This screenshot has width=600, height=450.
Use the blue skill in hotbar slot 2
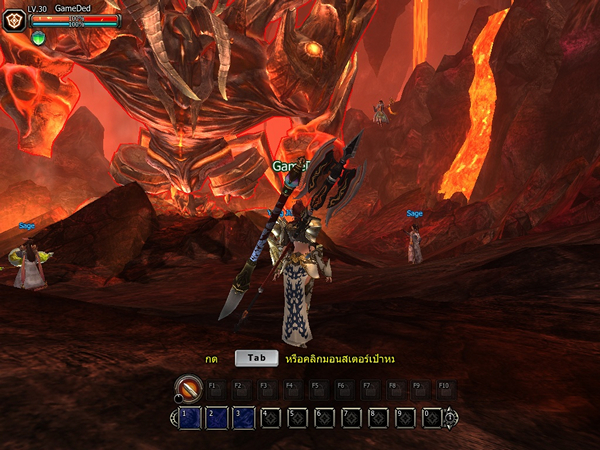[x=218, y=417]
